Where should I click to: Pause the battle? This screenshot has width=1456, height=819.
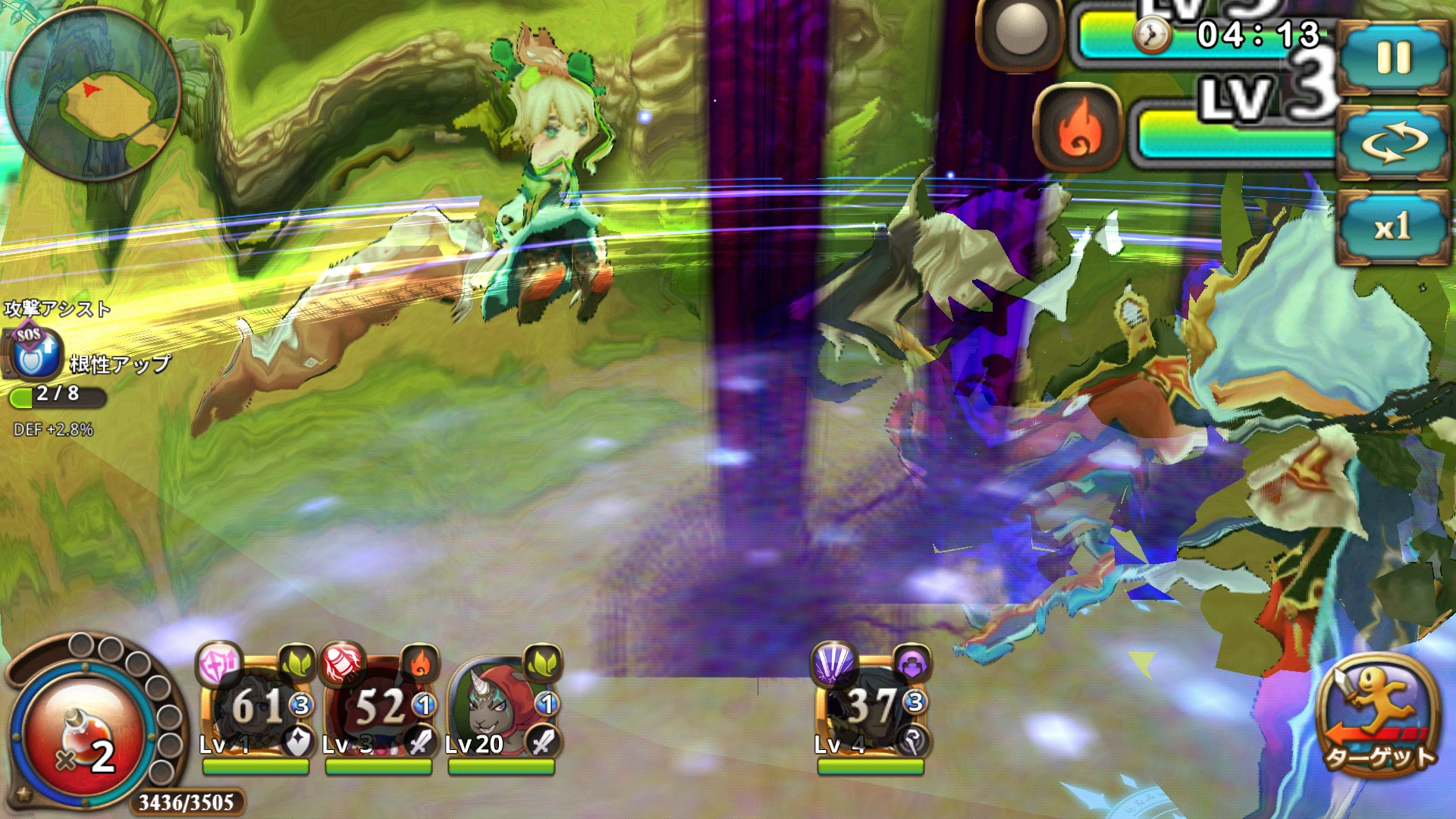pyautogui.click(x=1393, y=58)
